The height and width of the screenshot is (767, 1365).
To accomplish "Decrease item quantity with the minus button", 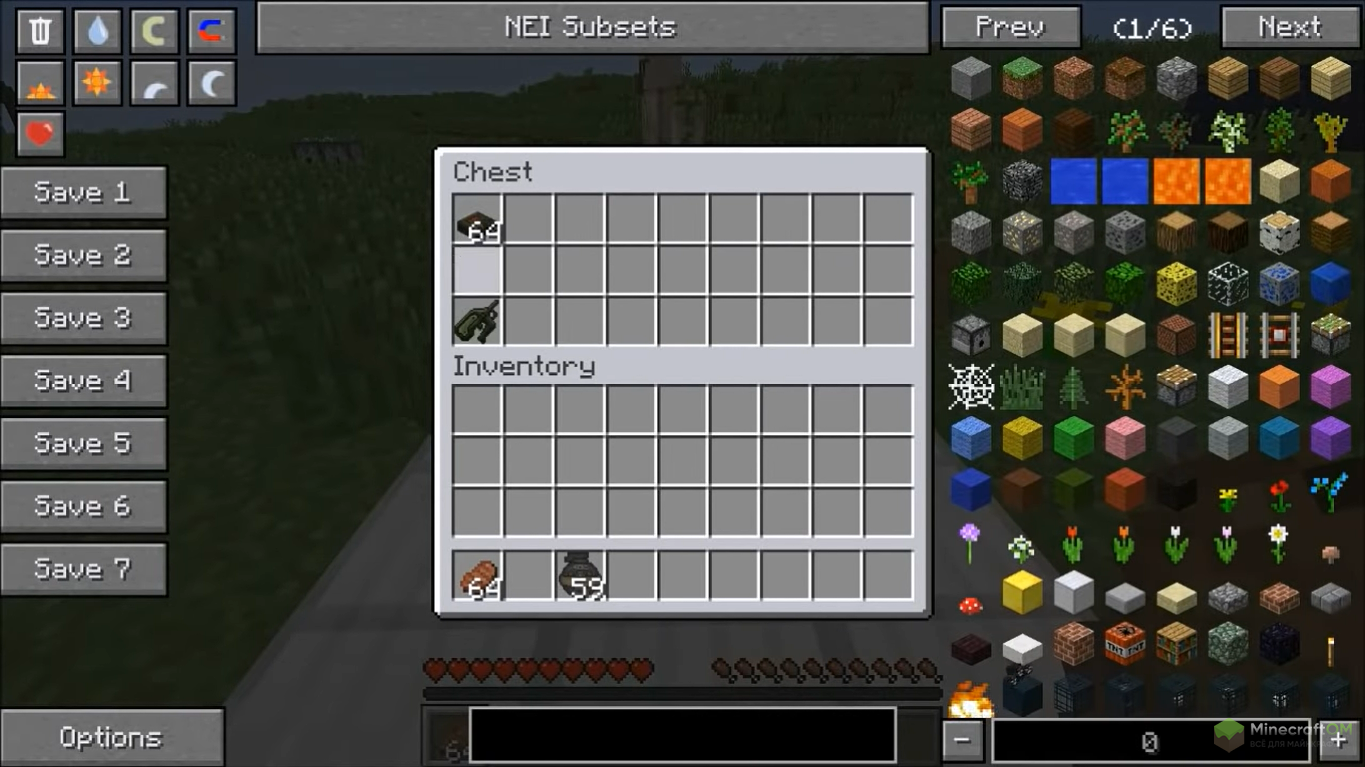I will pos(962,741).
